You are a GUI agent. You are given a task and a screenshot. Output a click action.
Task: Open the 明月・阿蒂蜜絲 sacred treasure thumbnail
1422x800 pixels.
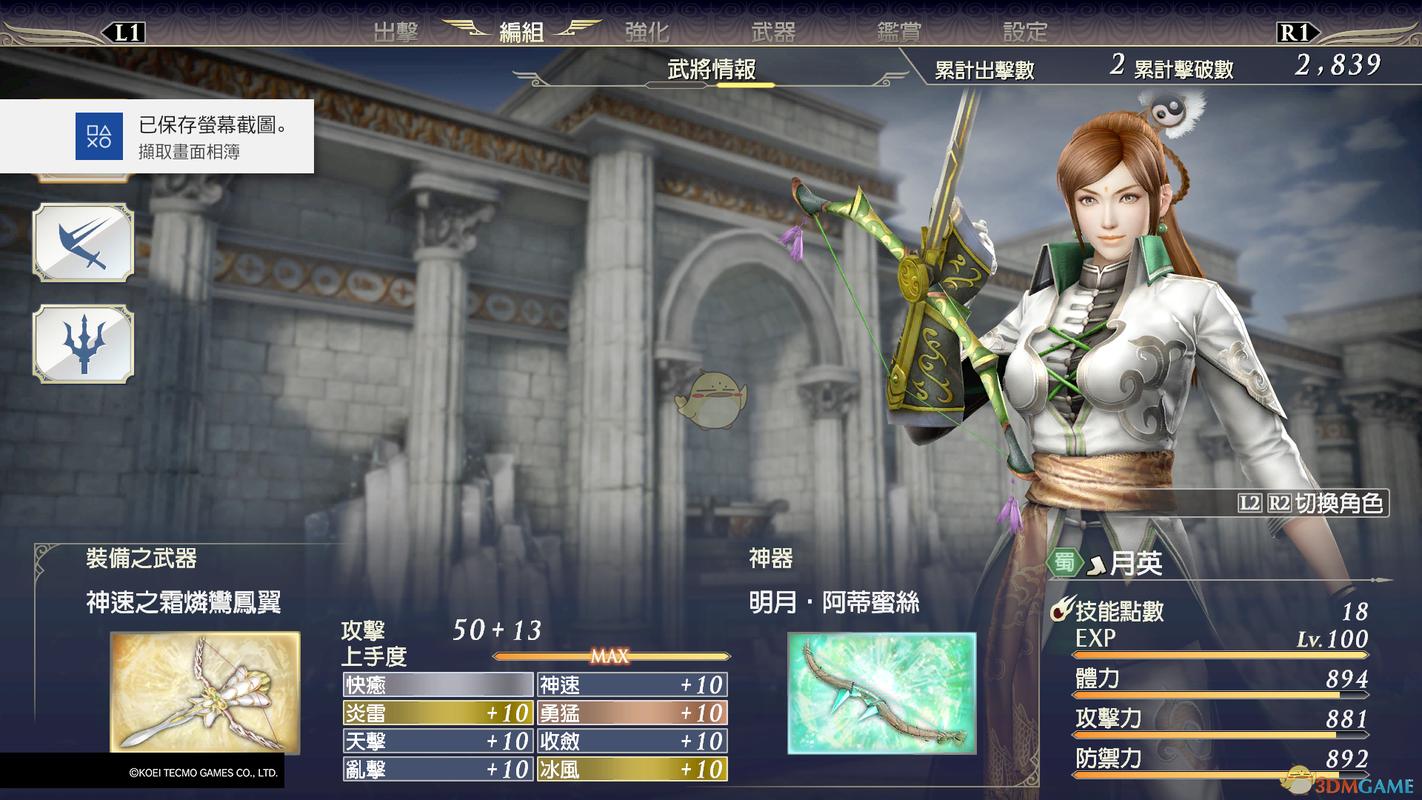[881, 692]
